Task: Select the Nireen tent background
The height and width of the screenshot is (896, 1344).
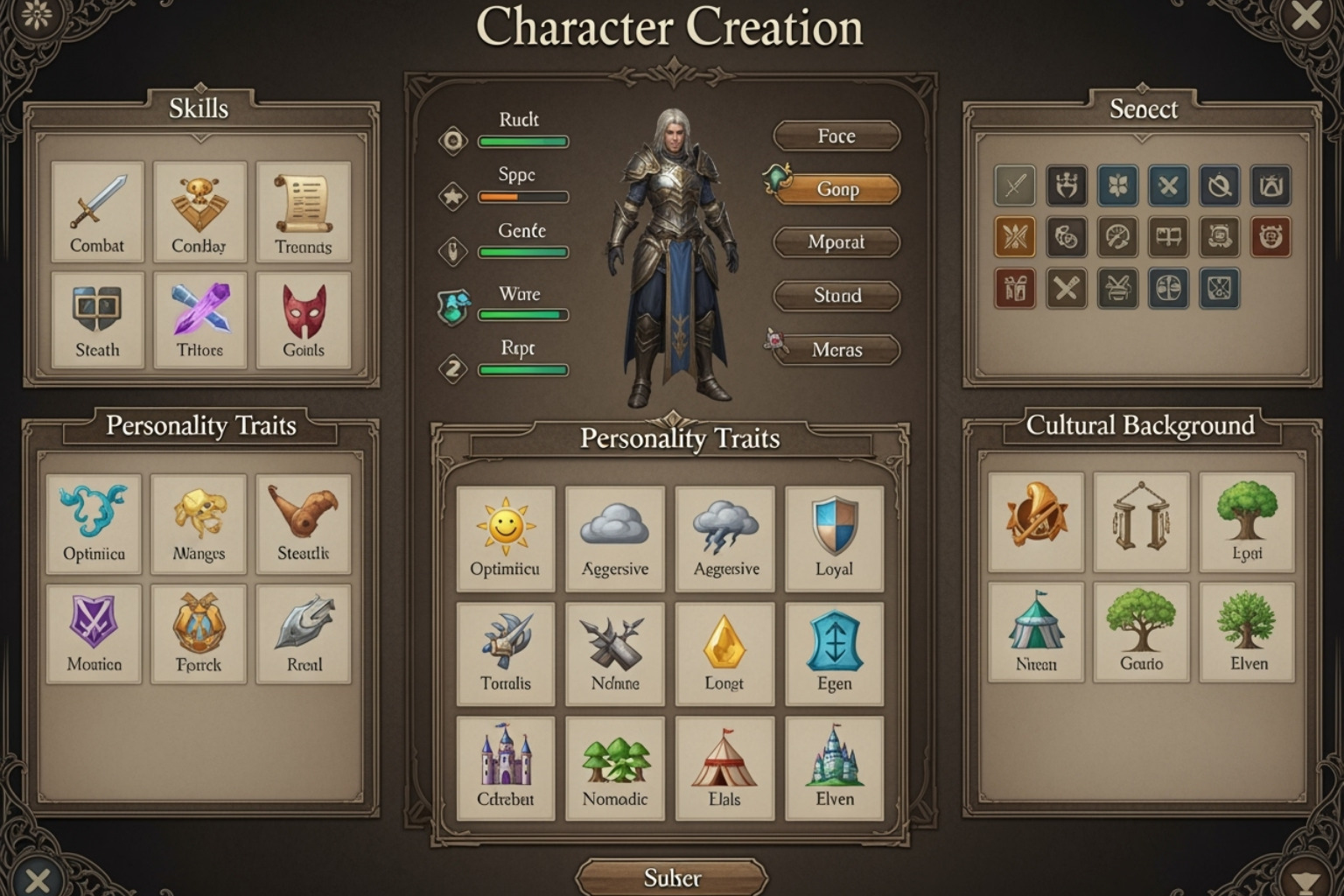Action: [x=1036, y=632]
